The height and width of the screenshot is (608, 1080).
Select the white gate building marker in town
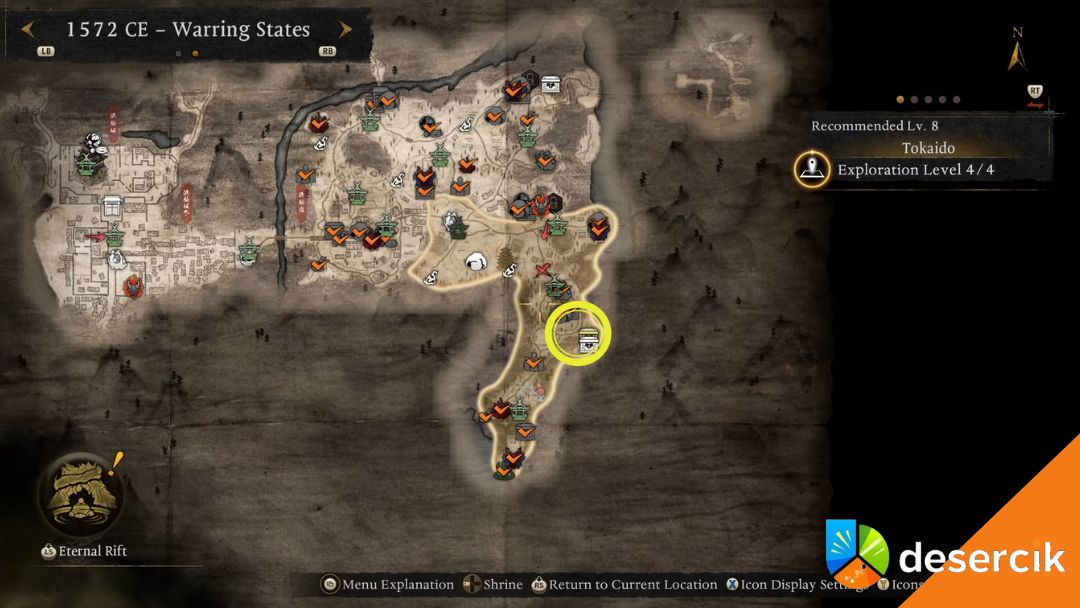pos(111,207)
